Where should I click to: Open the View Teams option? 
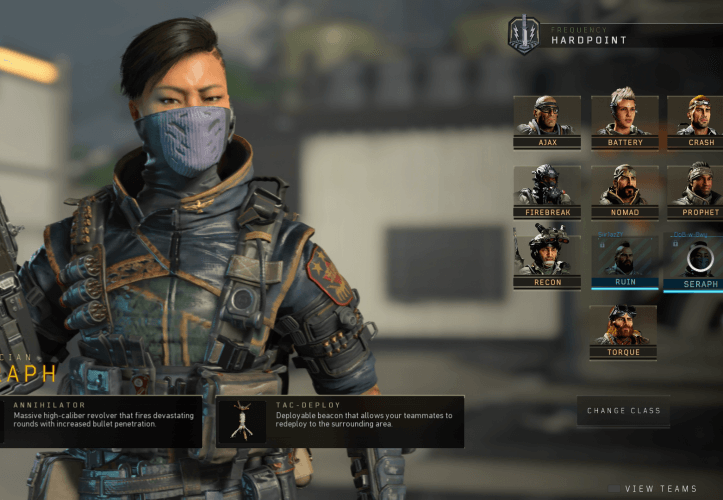660,489
